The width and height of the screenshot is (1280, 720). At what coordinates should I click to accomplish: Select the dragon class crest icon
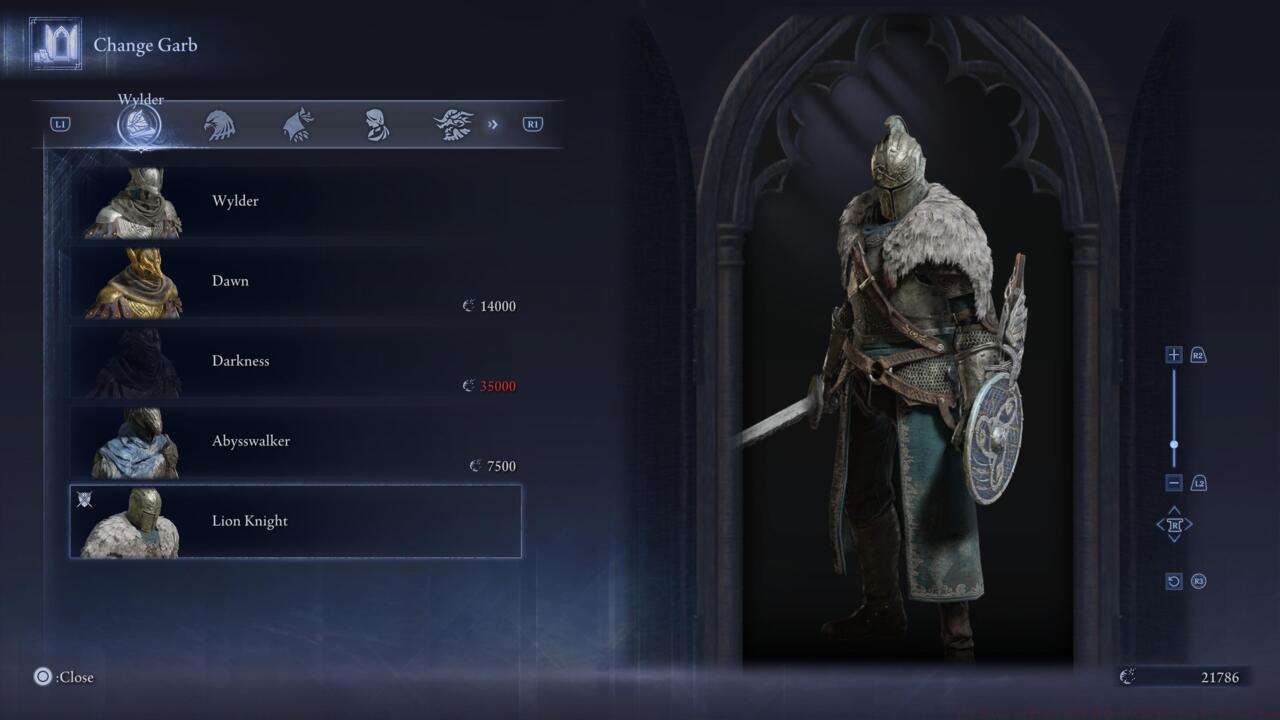[455, 123]
